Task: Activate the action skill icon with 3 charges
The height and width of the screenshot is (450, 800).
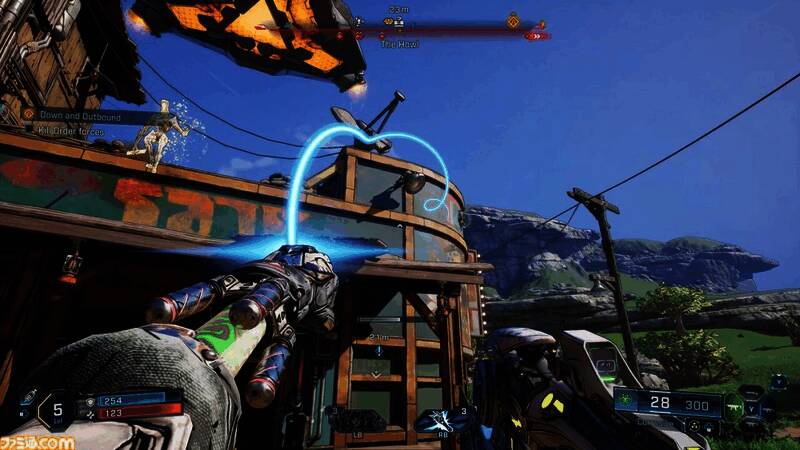Action: click(441, 420)
